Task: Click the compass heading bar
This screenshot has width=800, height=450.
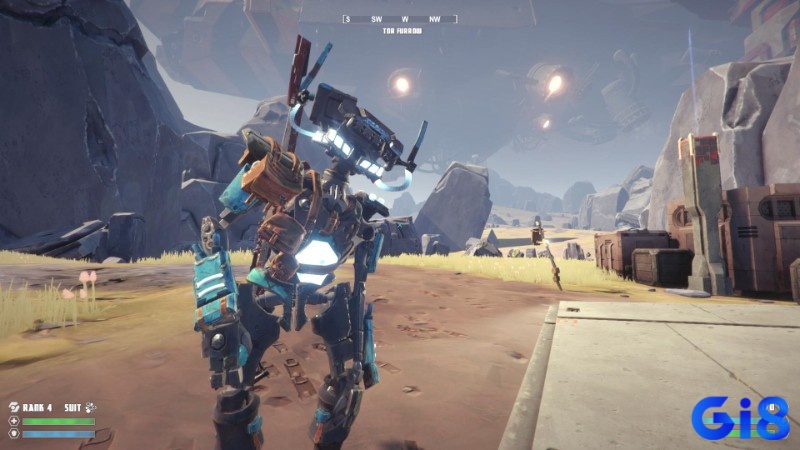Action: 400,19
